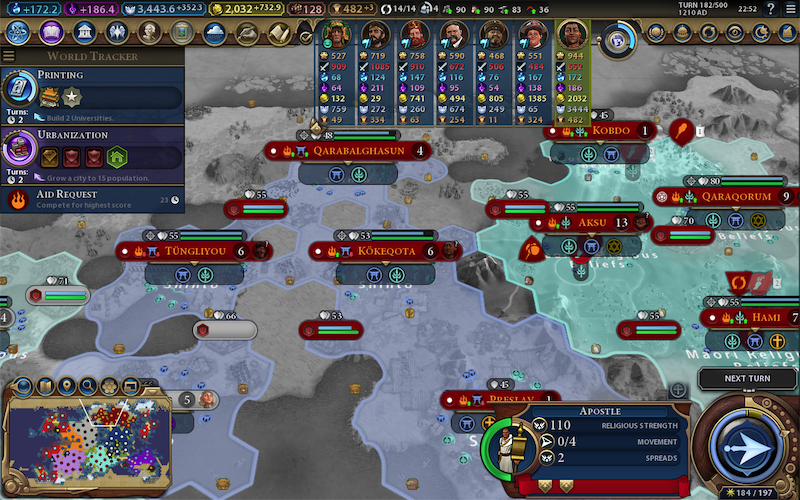Image resolution: width=800 pixels, height=500 pixels.
Task: Open the Urbanization civic tracker entry
Action: [92, 150]
